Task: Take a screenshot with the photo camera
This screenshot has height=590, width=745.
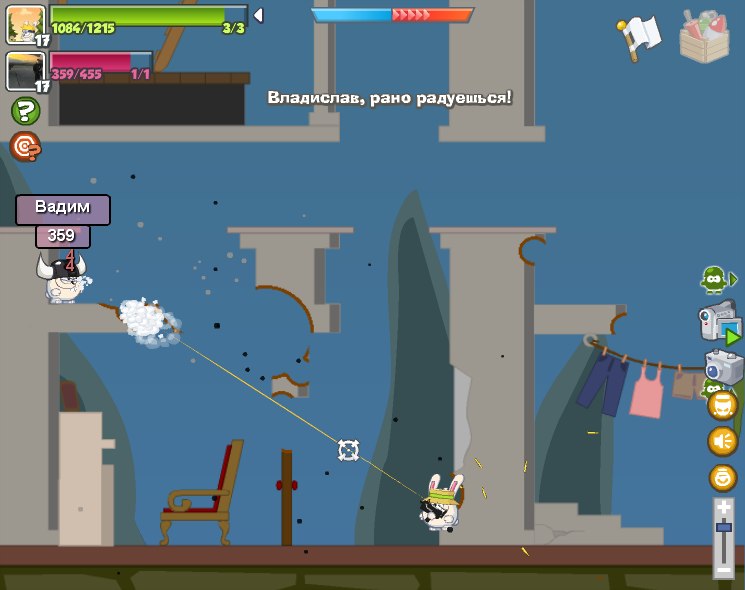Action: pos(723,366)
